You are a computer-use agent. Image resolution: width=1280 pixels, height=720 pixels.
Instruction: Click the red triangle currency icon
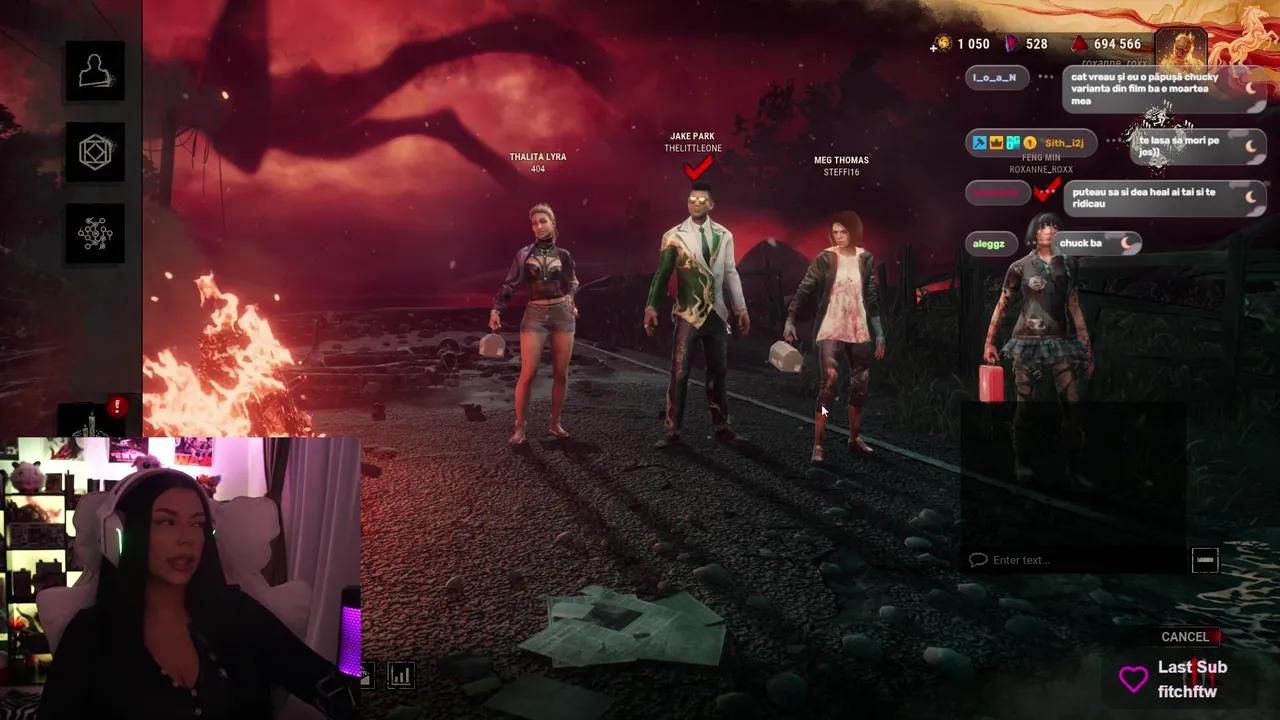tap(1080, 44)
